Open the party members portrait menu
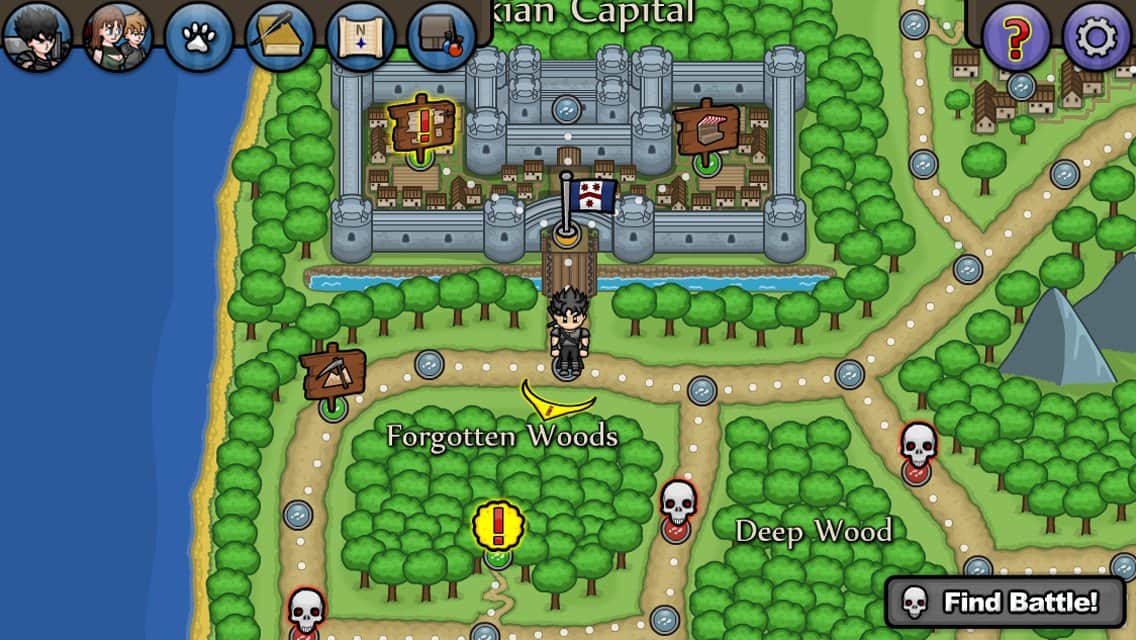Image resolution: width=1136 pixels, height=640 pixels. [118, 37]
